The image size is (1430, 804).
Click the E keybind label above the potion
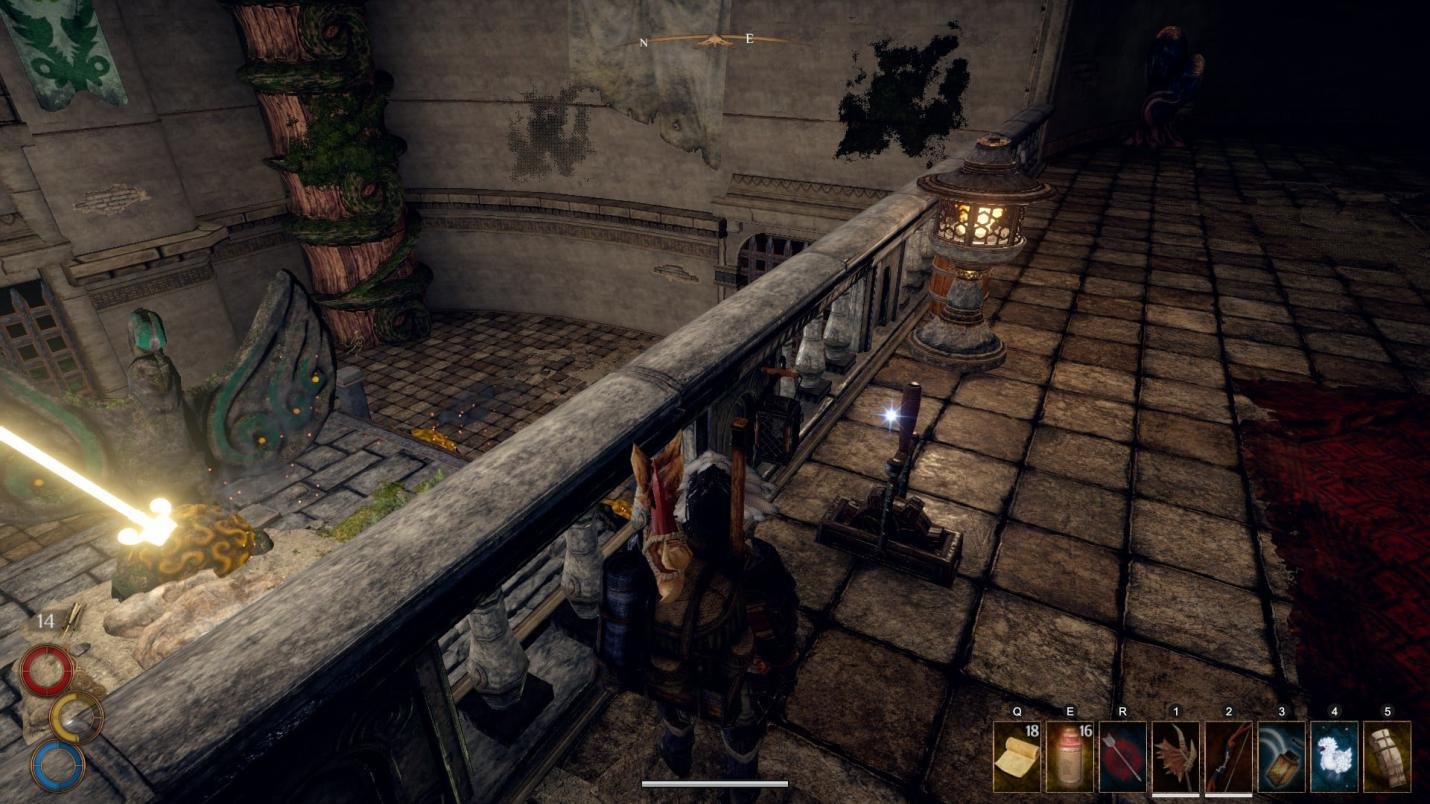tap(1071, 711)
